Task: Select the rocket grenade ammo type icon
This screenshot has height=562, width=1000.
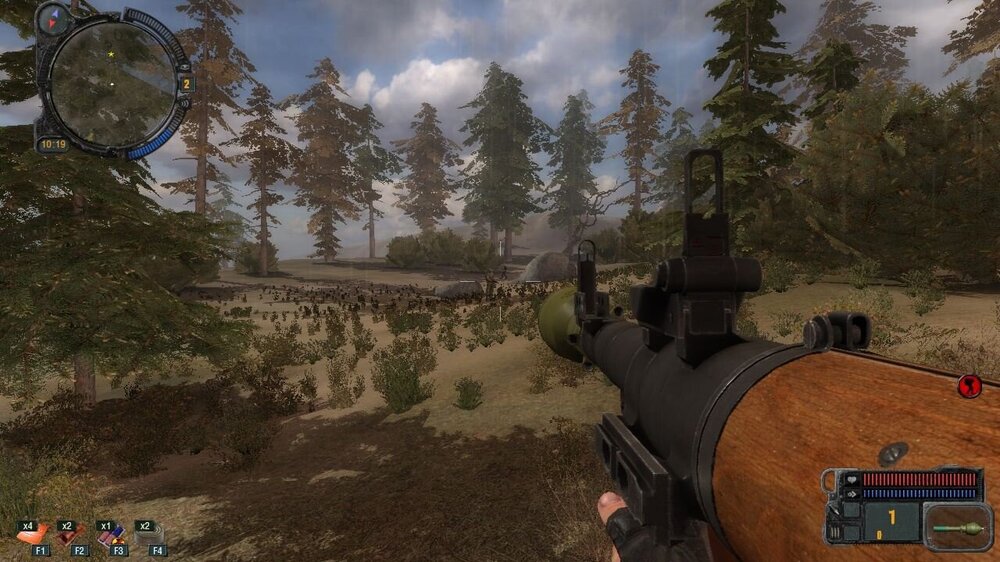Action: tap(957, 526)
